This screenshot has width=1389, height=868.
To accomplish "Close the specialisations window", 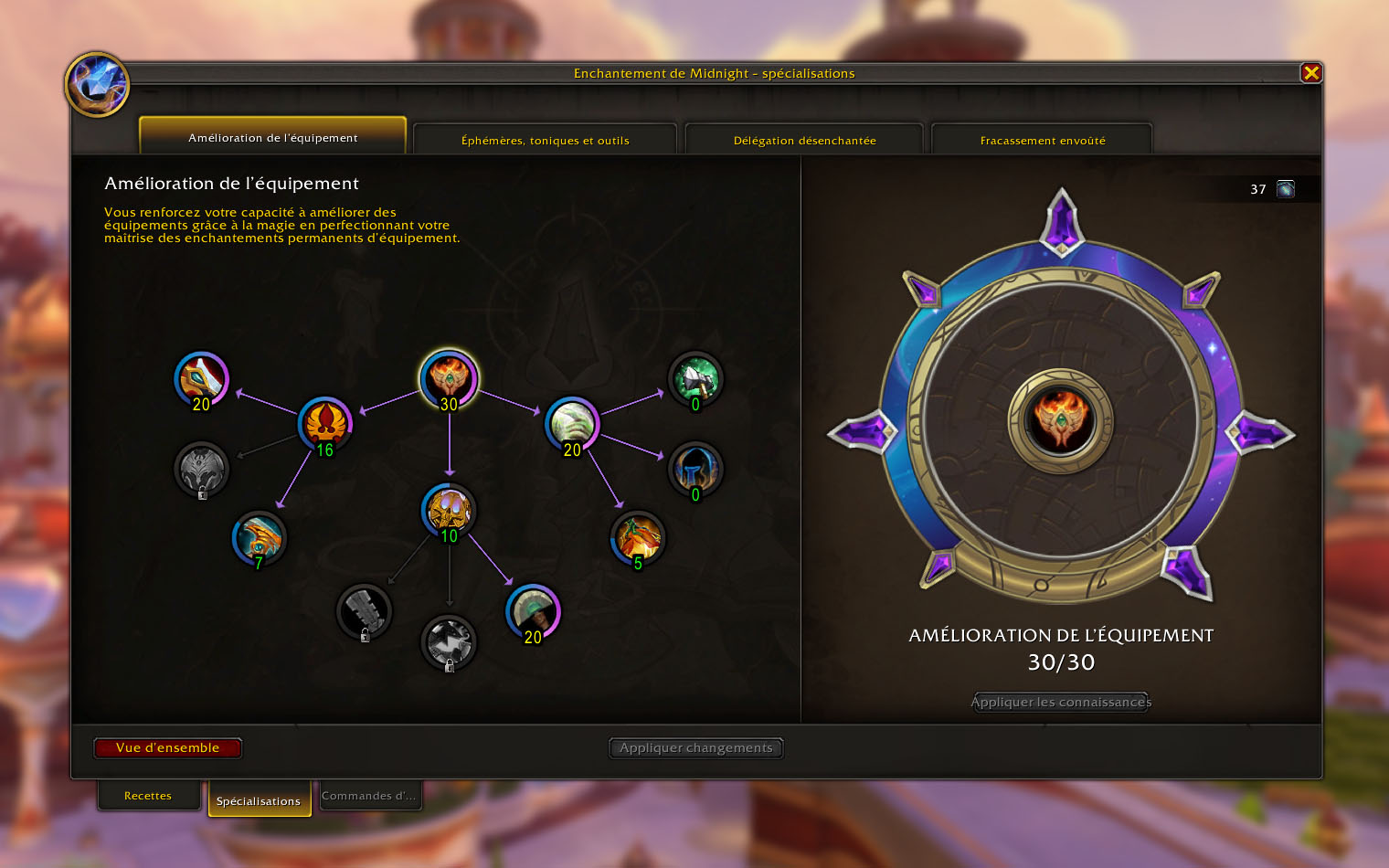I will pos(1311,73).
